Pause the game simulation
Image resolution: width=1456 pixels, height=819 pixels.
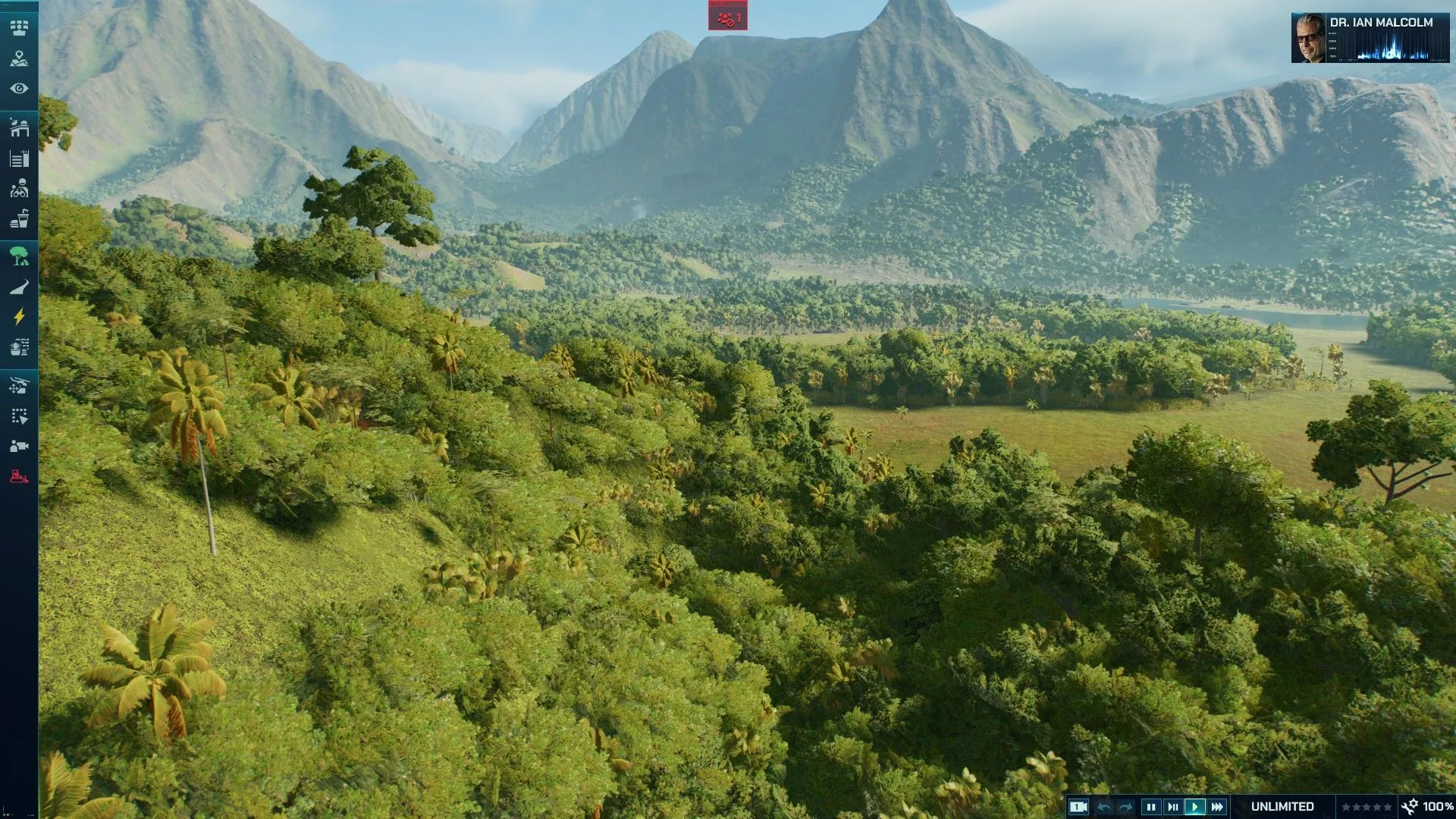pyautogui.click(x=1152, y=806)
